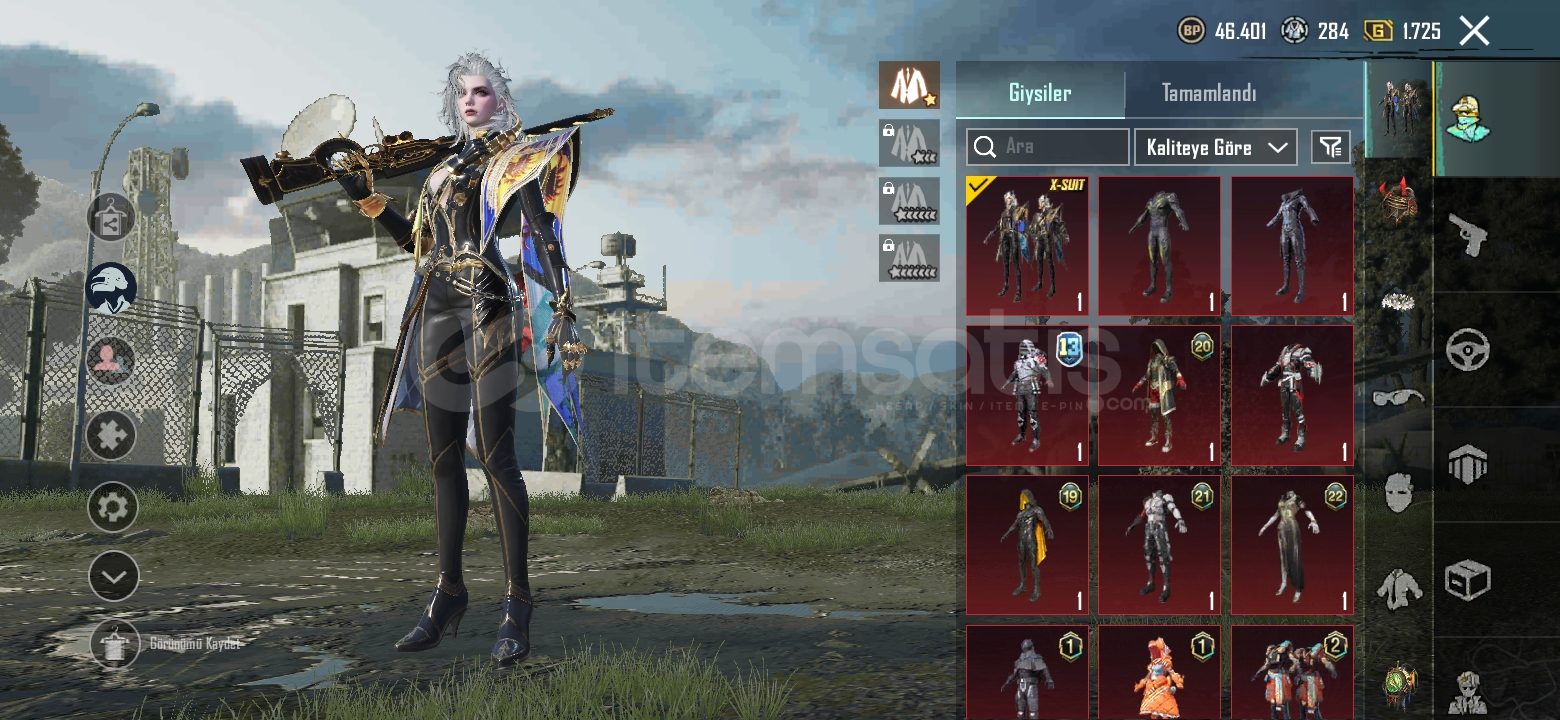Select the Giysiler tab
The image size is (1560, 720).
1040,93
